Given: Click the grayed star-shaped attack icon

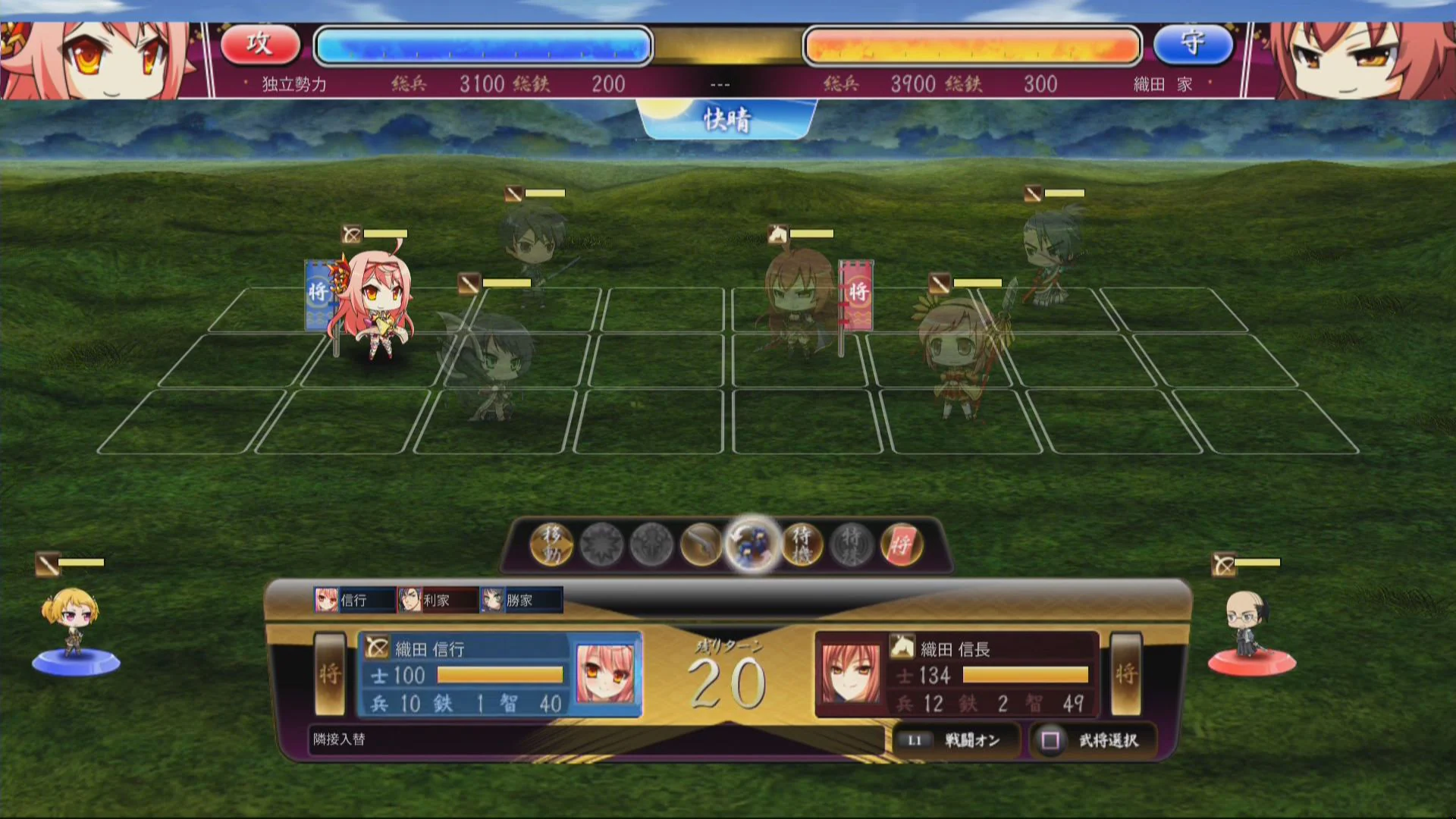Looking at the screenshot, I should [x=599, y=544].
